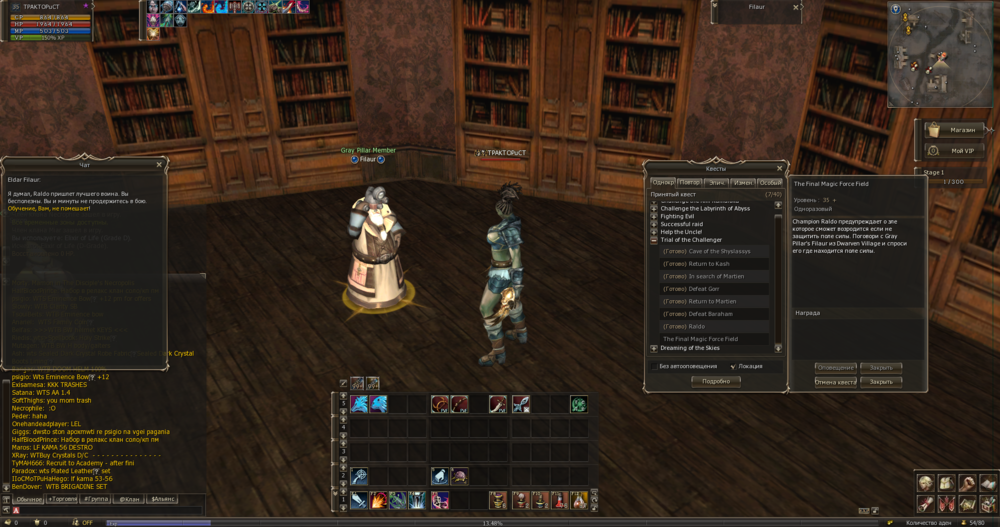1000x527 pixels.
Task: Click the Оповещение button
Action: (x=835, y=368)
